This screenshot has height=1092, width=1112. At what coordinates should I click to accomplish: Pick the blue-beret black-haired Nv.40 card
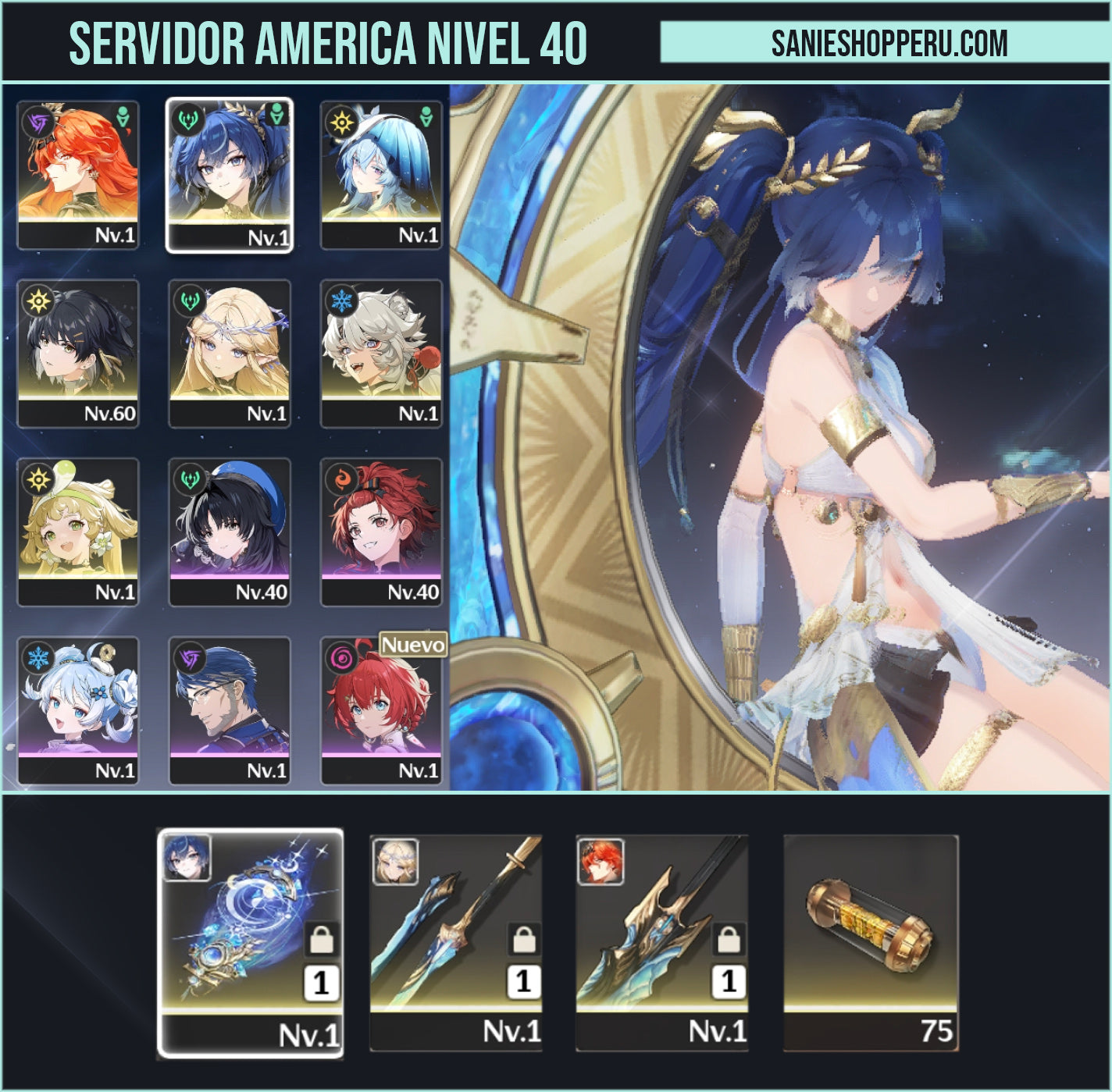pyautogui.click(x=230, y=532)
